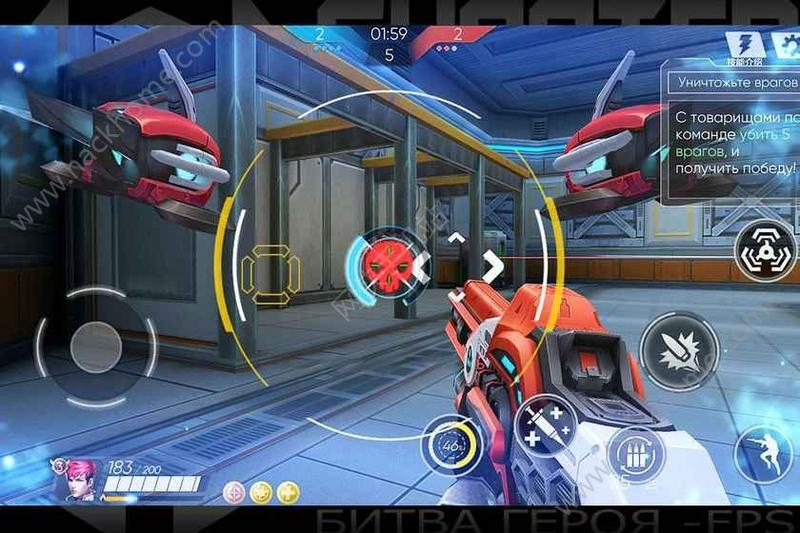Tap the pink round buff icon
The image size is (800, 533).
(x=234, y=492)
